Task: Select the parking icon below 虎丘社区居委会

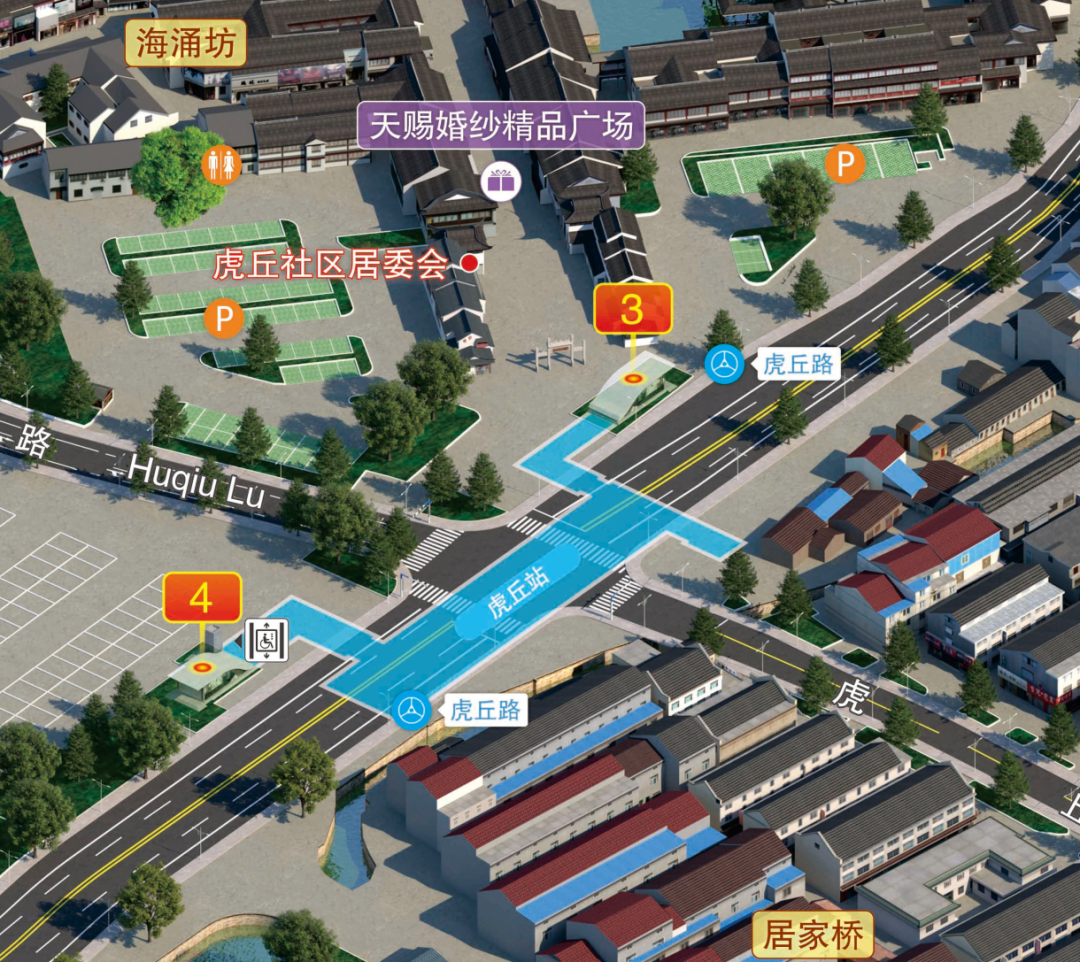Action: pyautogui.click(x=224, y=320)
